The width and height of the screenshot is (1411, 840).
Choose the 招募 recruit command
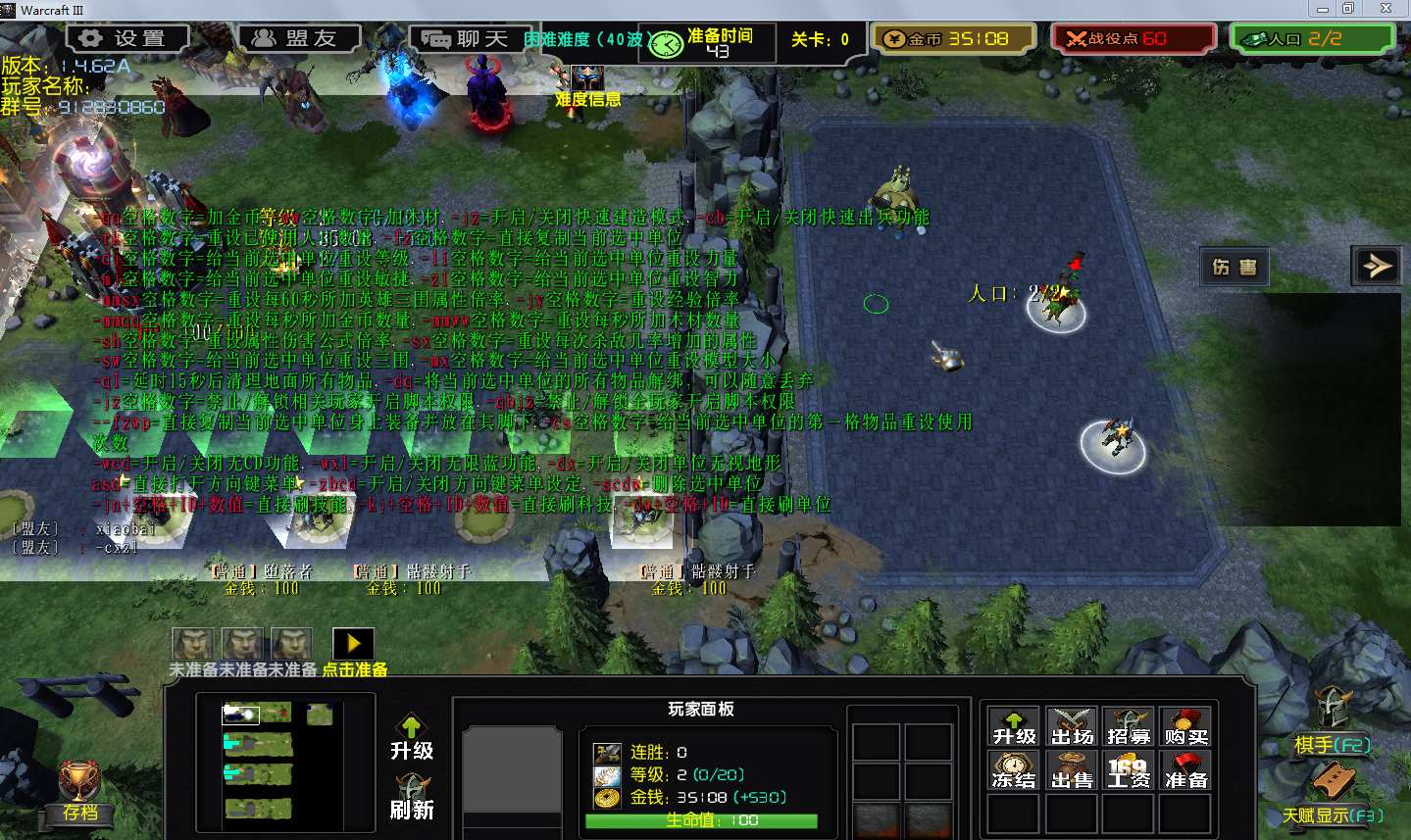[1129, 726]
